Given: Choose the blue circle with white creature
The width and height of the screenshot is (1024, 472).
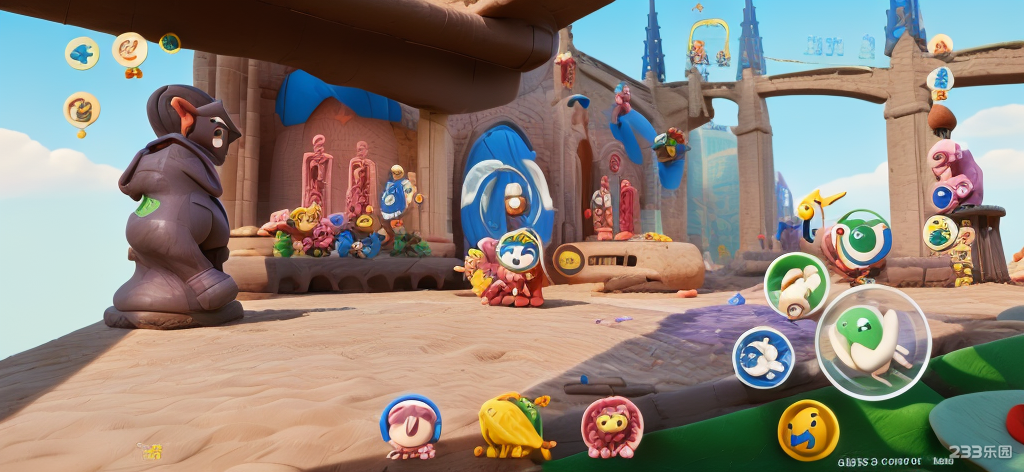Looking at the screenshot, I should coord(763,358).
